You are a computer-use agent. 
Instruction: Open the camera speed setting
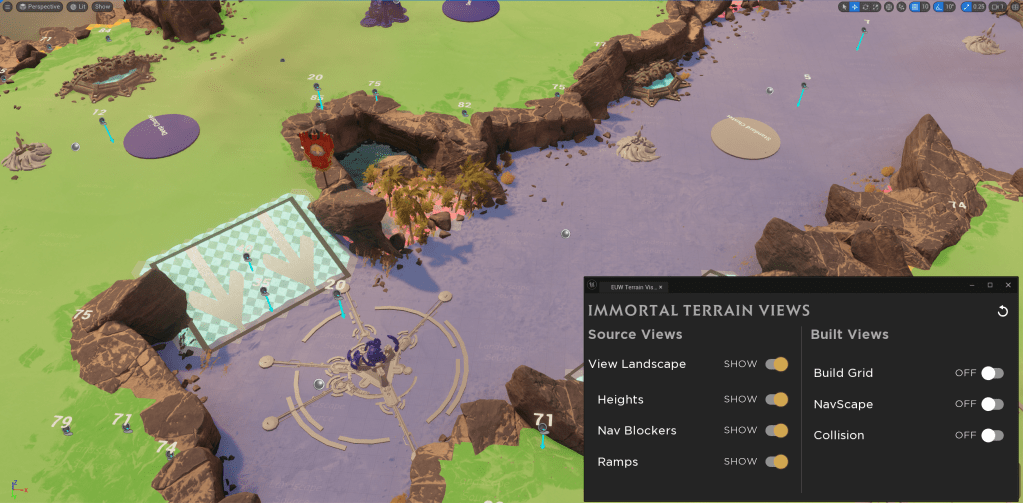click(997, 7)
